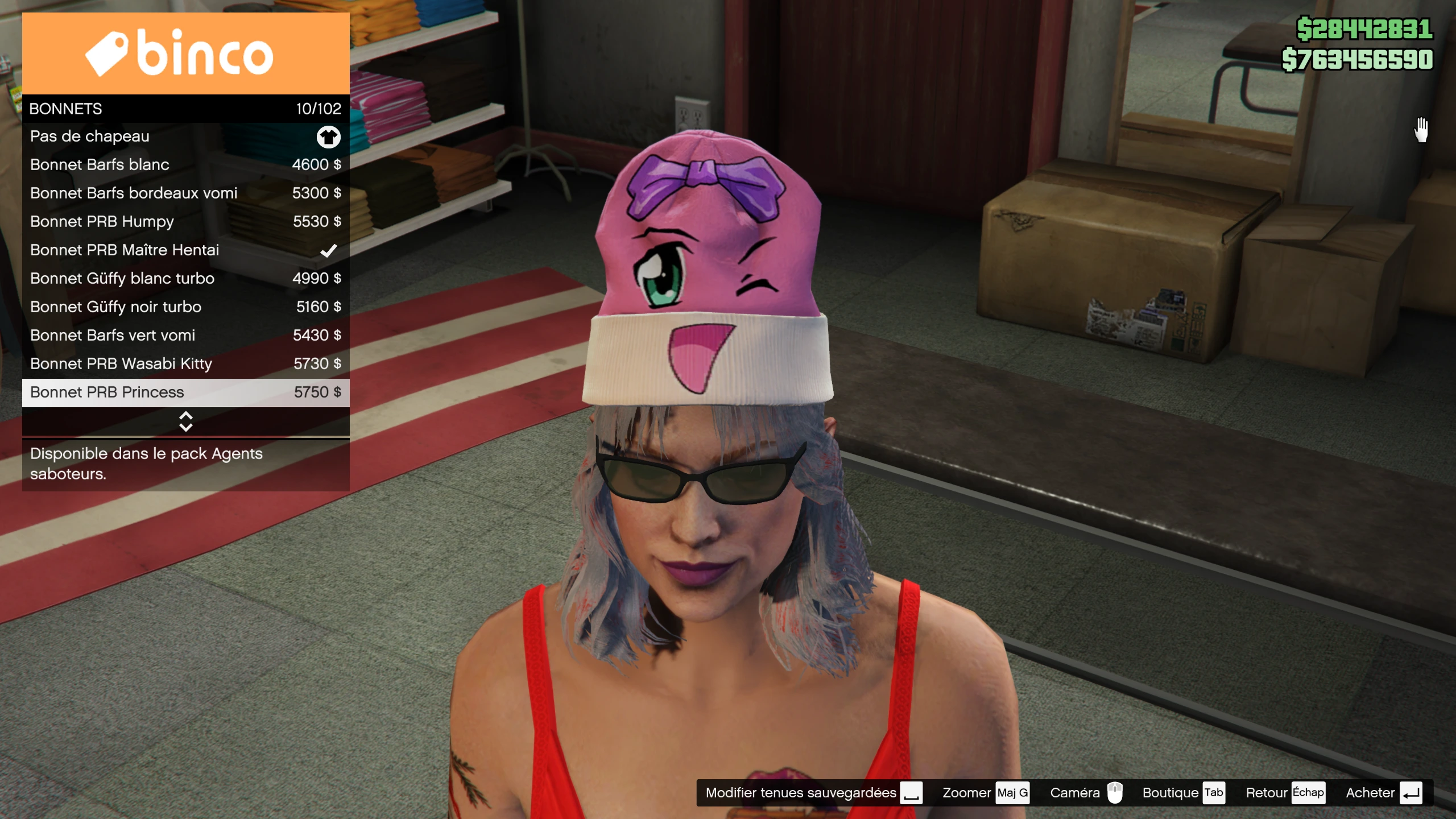The width and height of the screenshot is (1456, 819).
Task: Select Bonnet Güffy noir turbo
Action: point(185,307)
